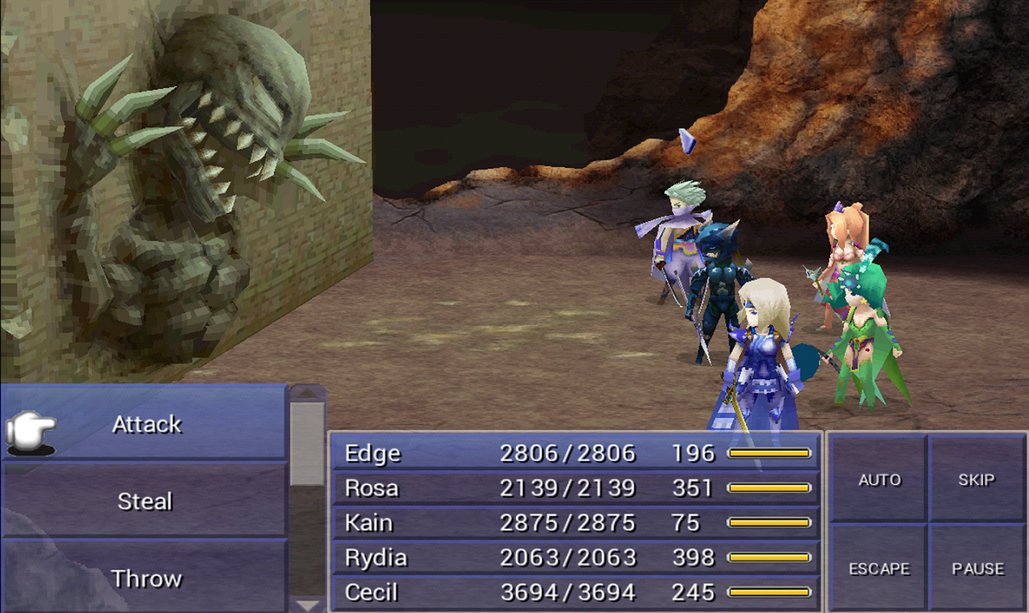
Task: Select Edge's party status row
Action: point(575,454)
